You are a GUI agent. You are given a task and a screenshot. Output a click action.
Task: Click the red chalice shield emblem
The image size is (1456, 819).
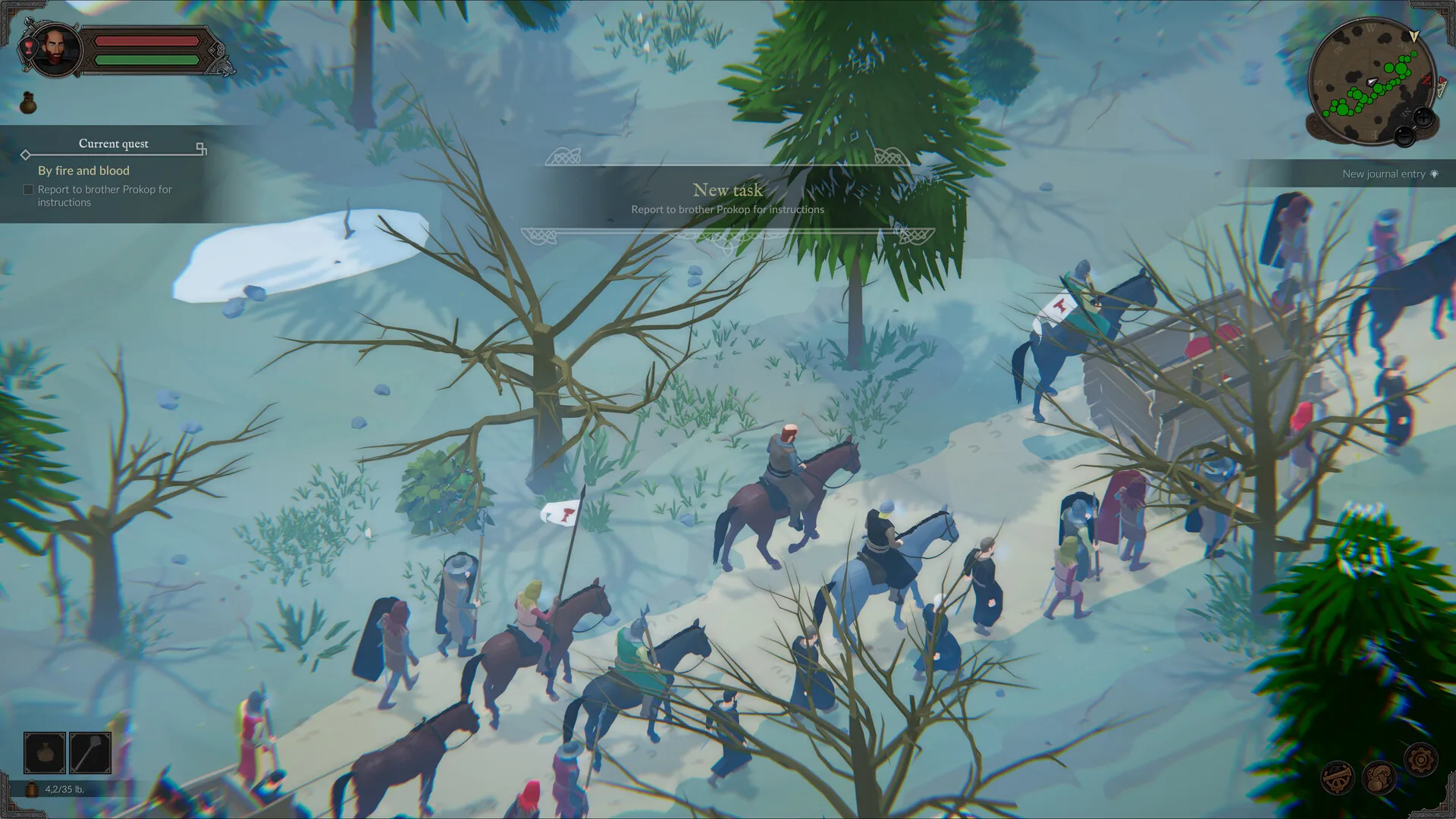28,46
